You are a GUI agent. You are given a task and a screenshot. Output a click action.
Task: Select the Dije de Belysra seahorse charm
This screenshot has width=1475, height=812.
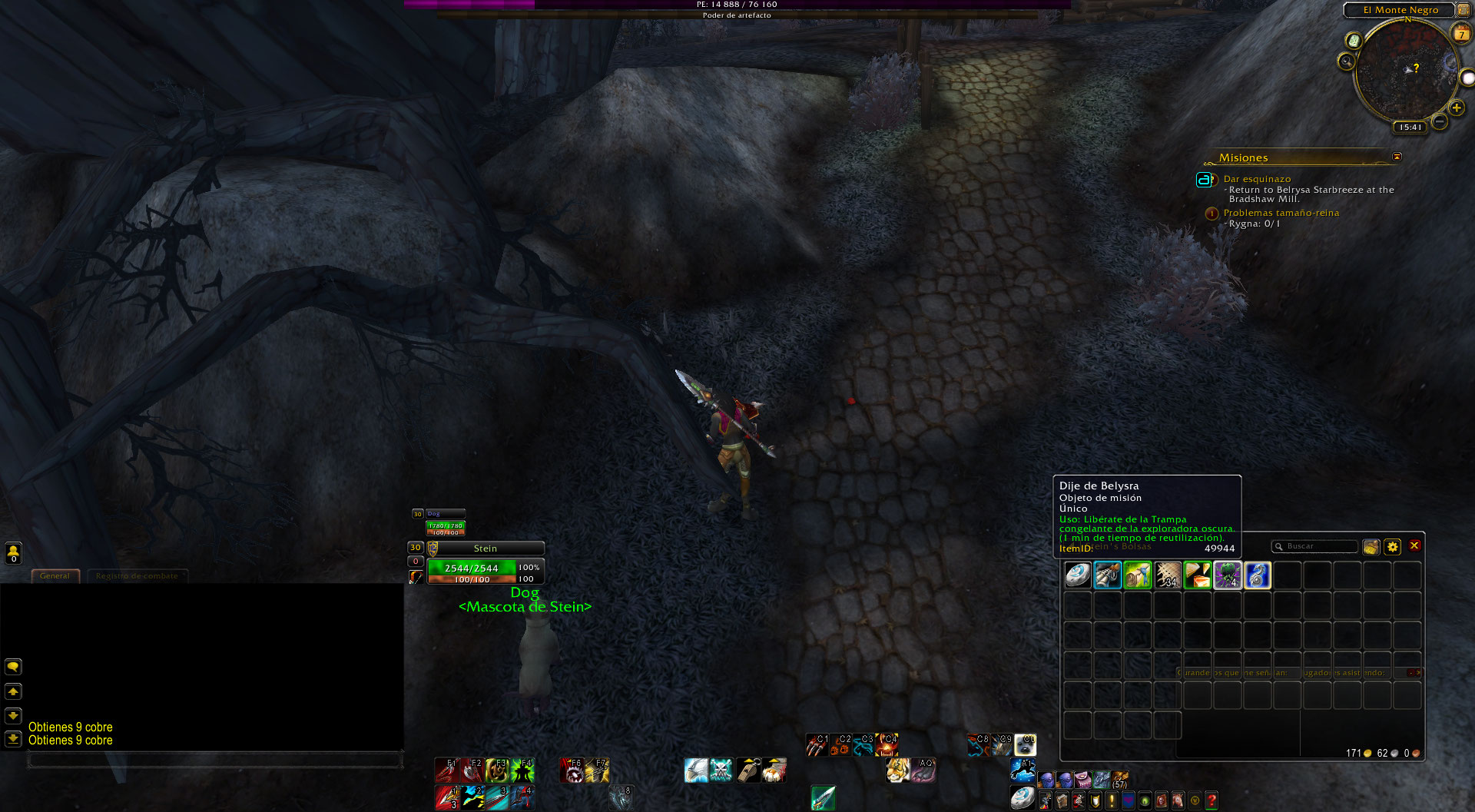(x=1258, y=575)
